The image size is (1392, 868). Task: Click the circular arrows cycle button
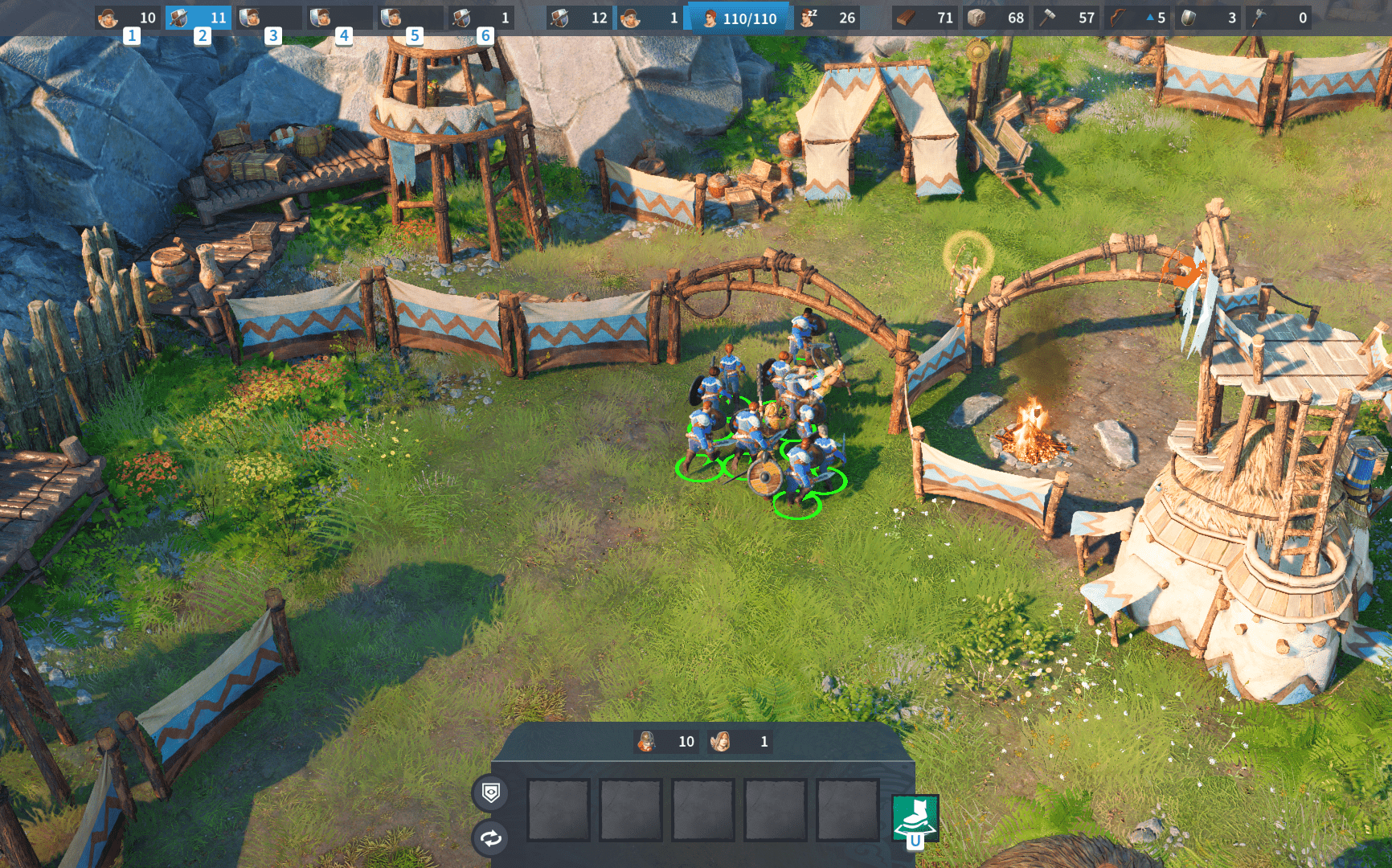pyautogui.click(x=491, y=838)
